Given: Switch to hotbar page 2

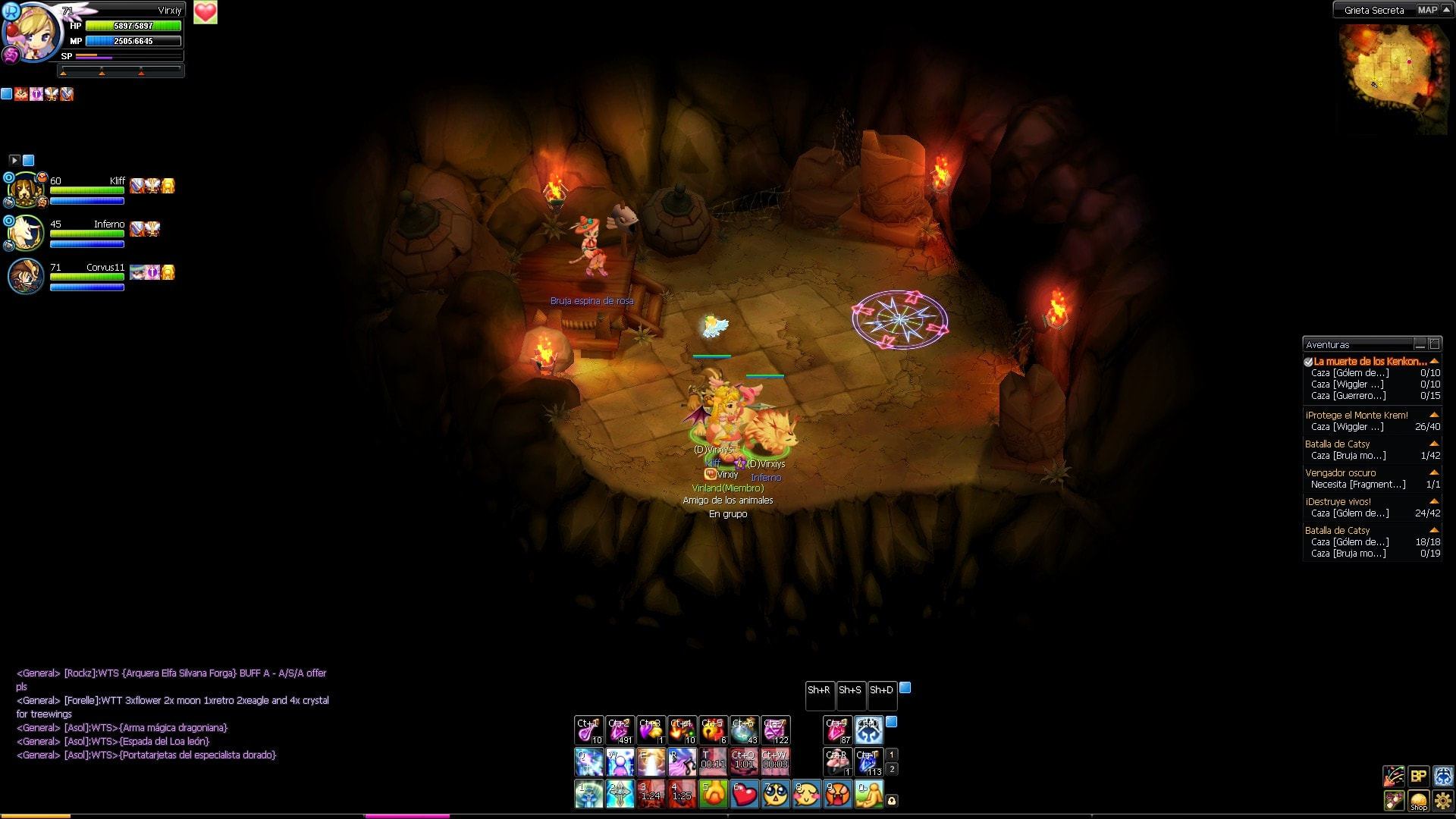Looking at the screenshot, I should click(892, 769).
